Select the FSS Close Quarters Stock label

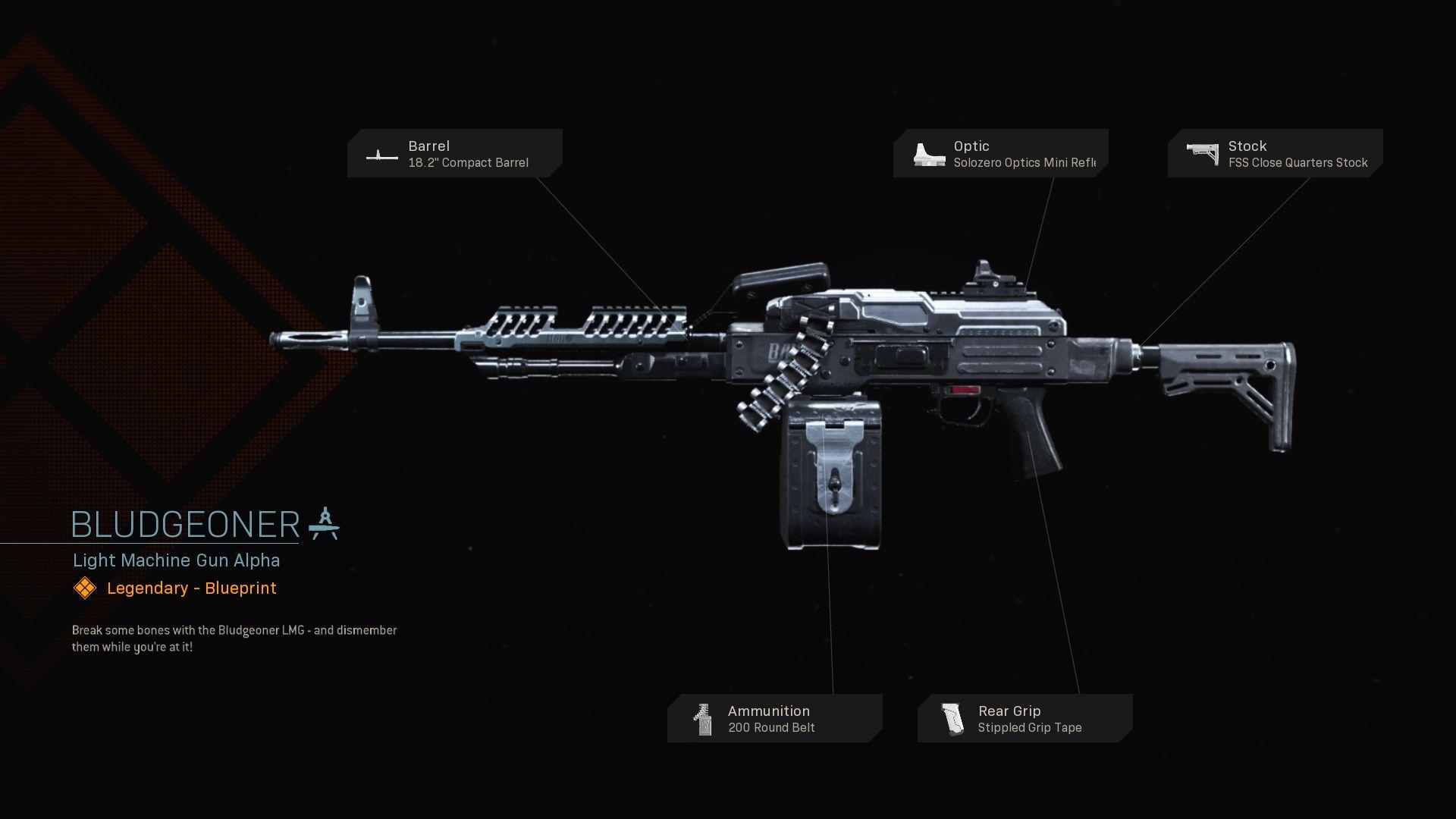(x=1298, y=162)
